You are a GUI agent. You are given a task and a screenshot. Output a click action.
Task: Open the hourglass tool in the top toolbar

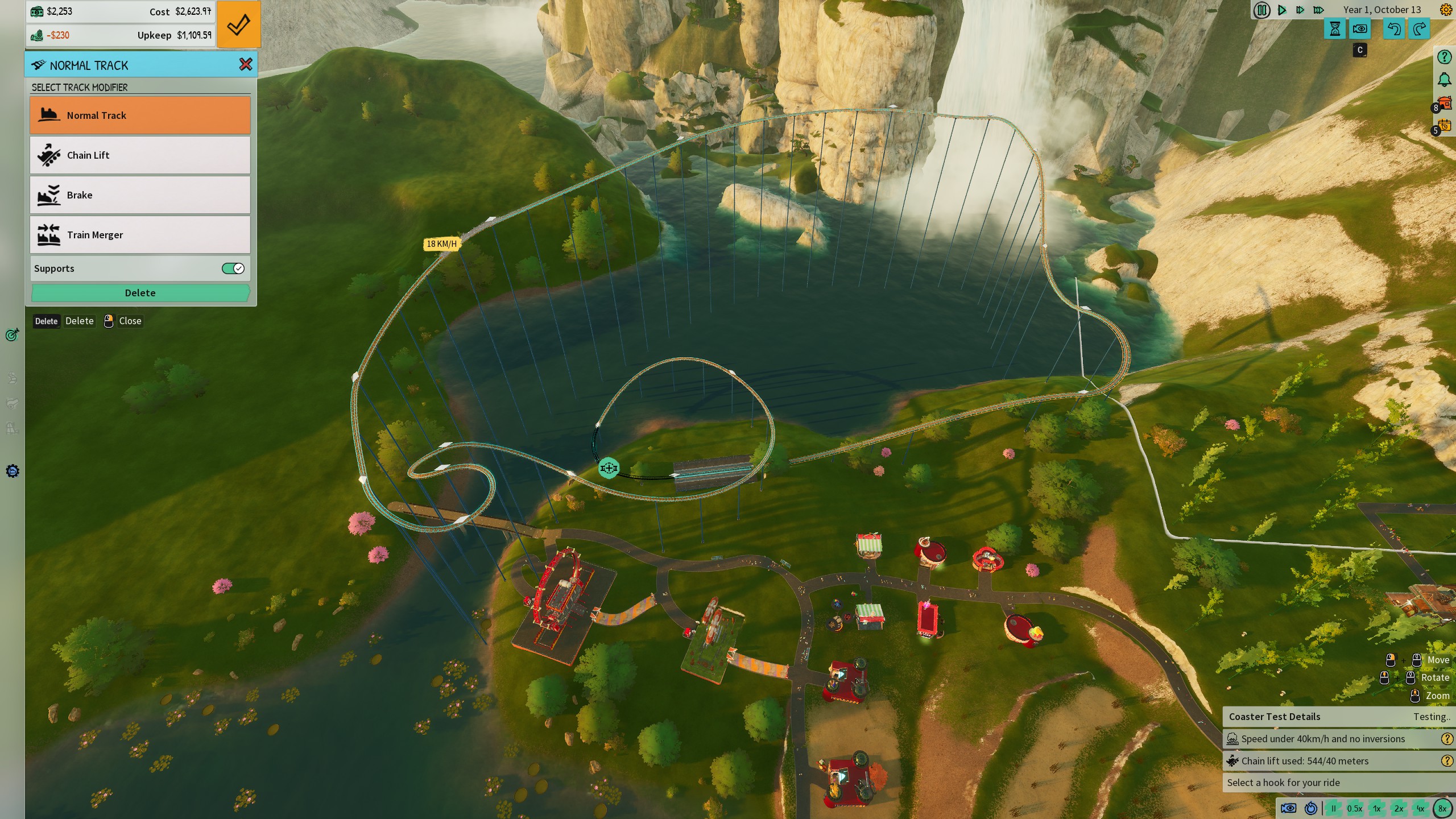tap(1335, 29)
